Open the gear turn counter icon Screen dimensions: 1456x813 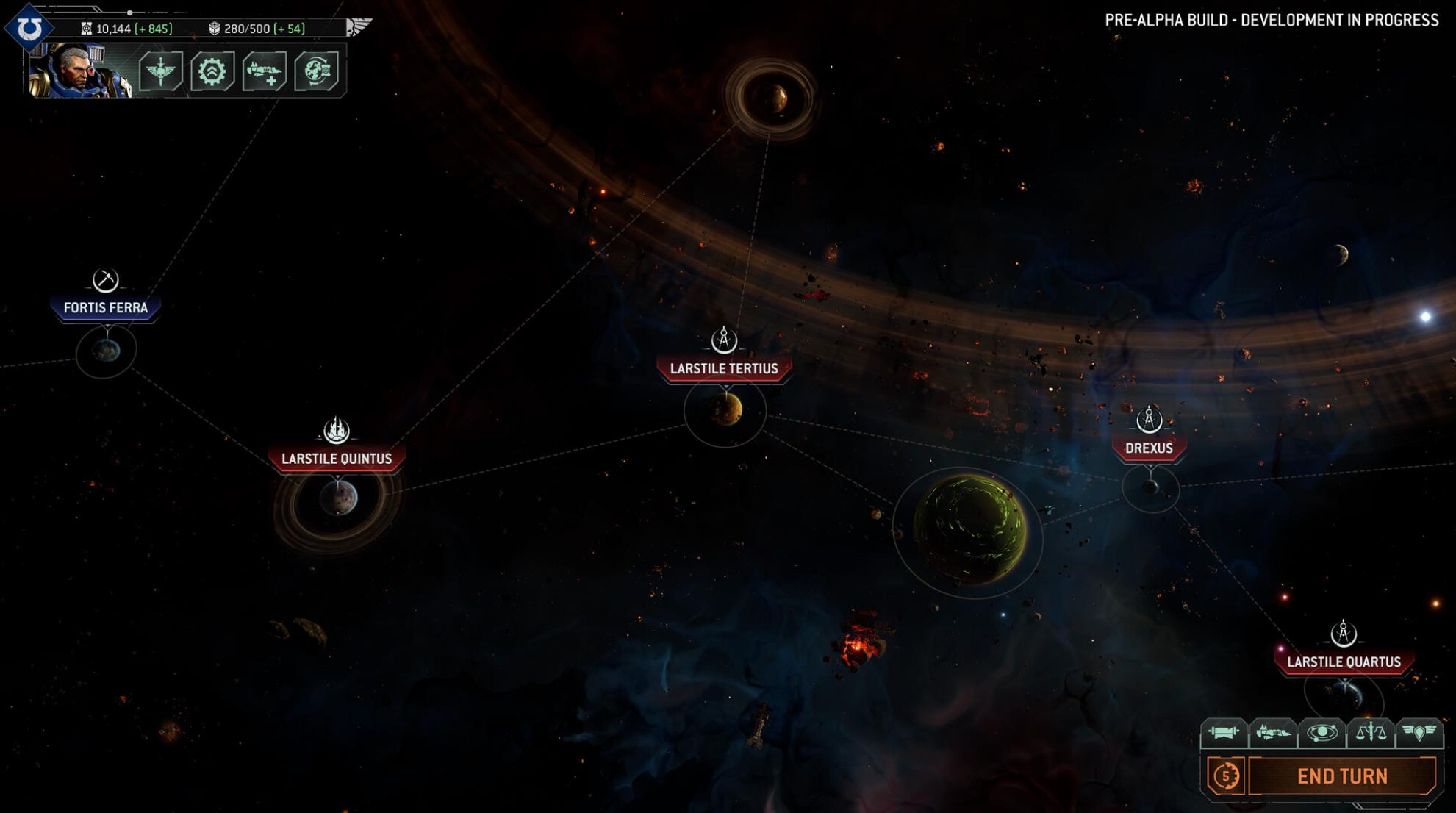(1226, 776)
